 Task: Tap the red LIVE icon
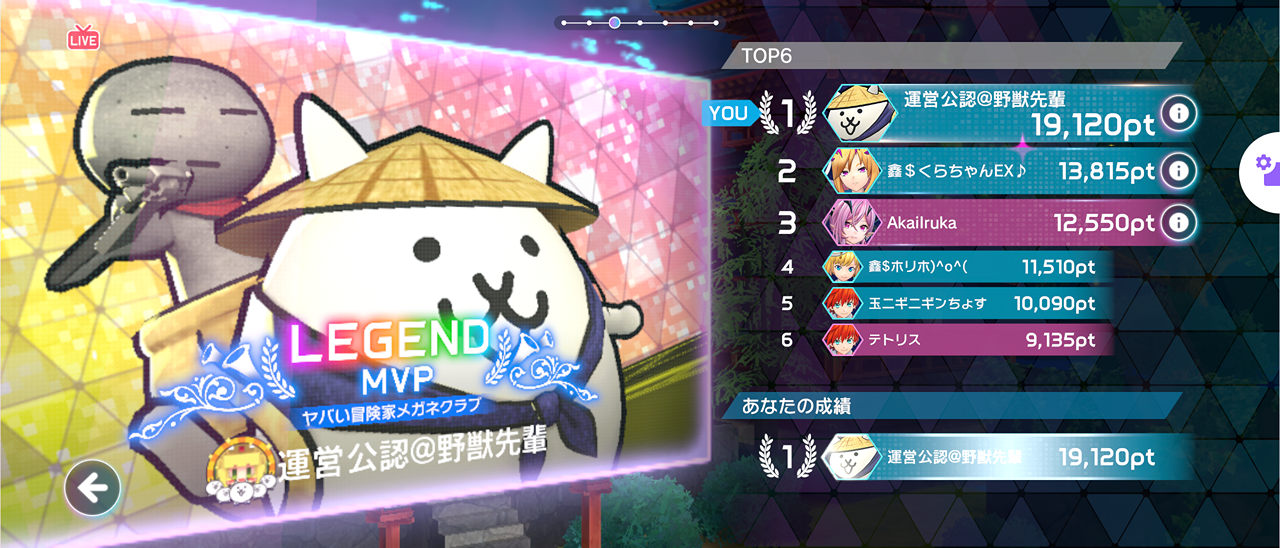pos(83,39)
